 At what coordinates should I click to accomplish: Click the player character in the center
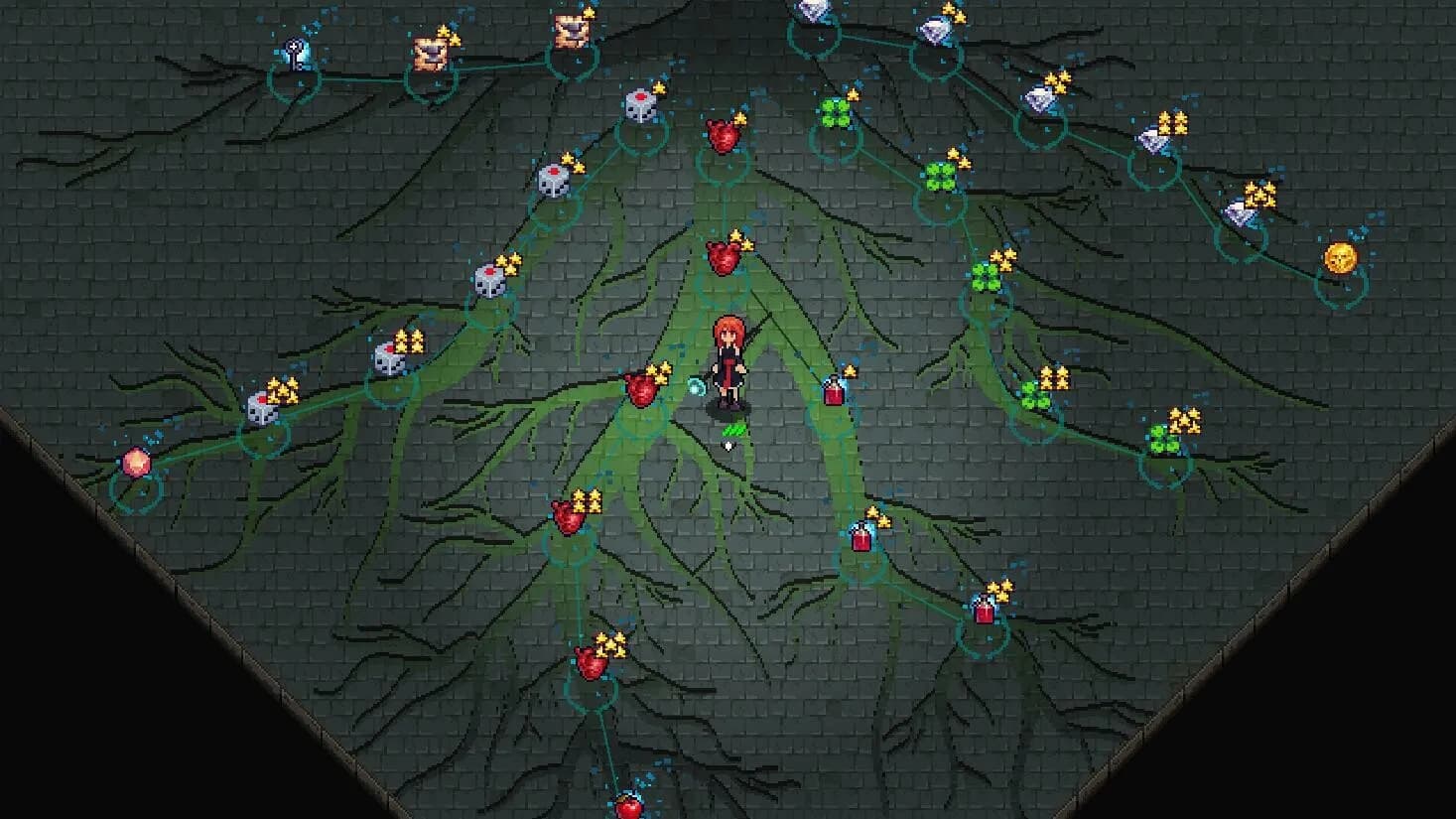pyautogui.click(x=728, y=362)
